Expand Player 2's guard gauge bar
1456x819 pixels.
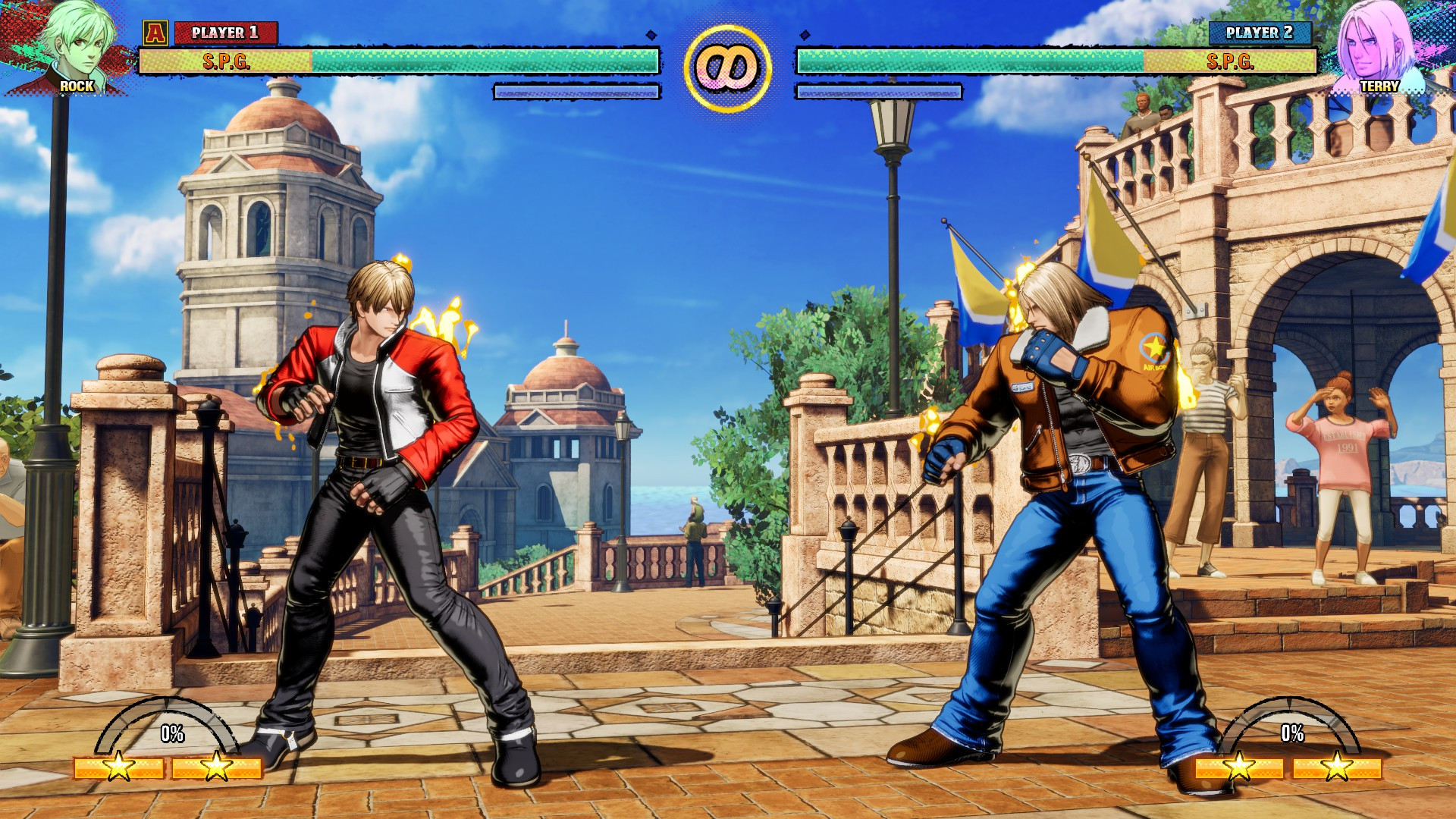pyautogui.click(x=880, y=92)
